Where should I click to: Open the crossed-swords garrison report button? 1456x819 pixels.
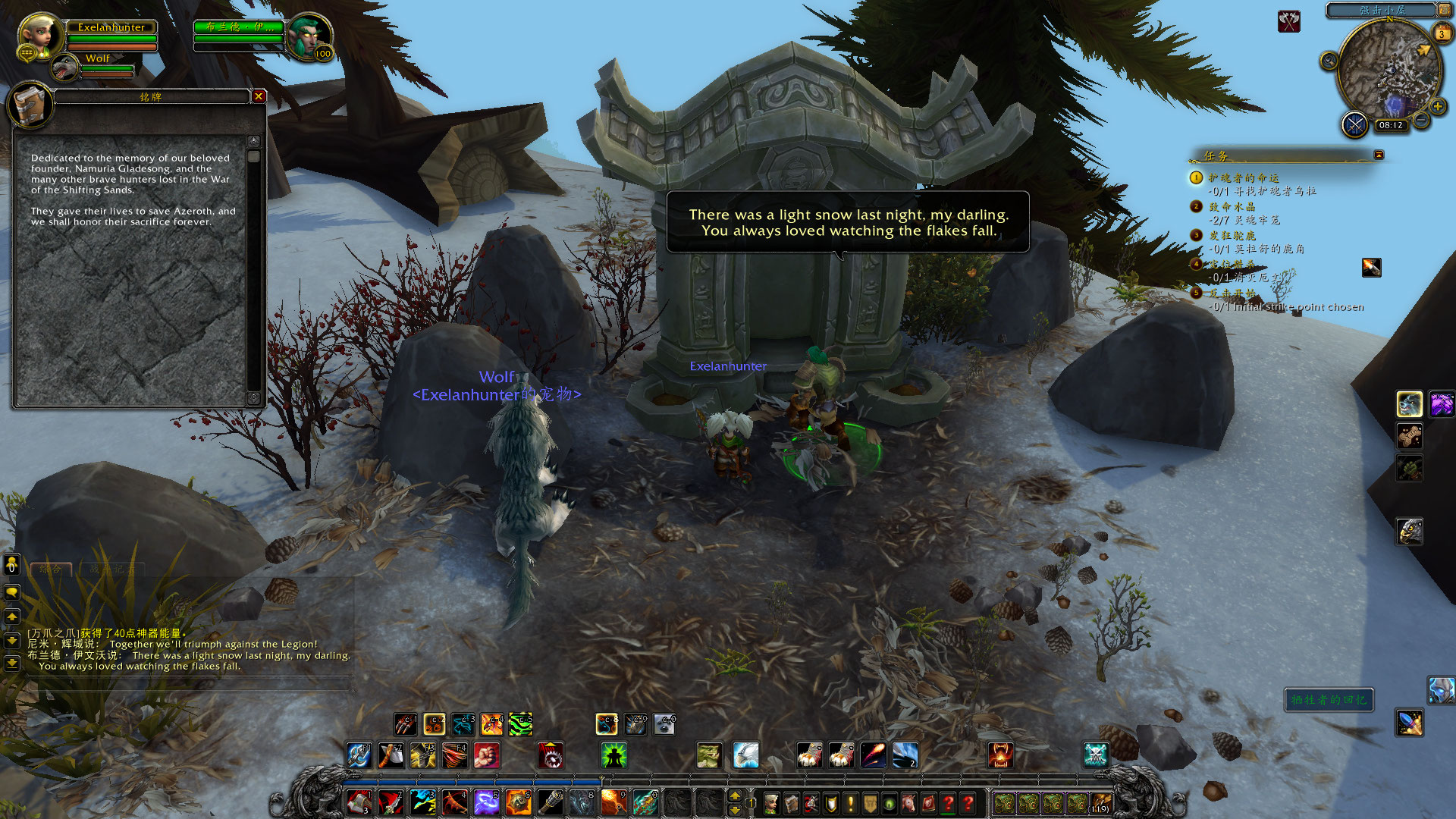pyautogui.click(x=1354, y=124)
